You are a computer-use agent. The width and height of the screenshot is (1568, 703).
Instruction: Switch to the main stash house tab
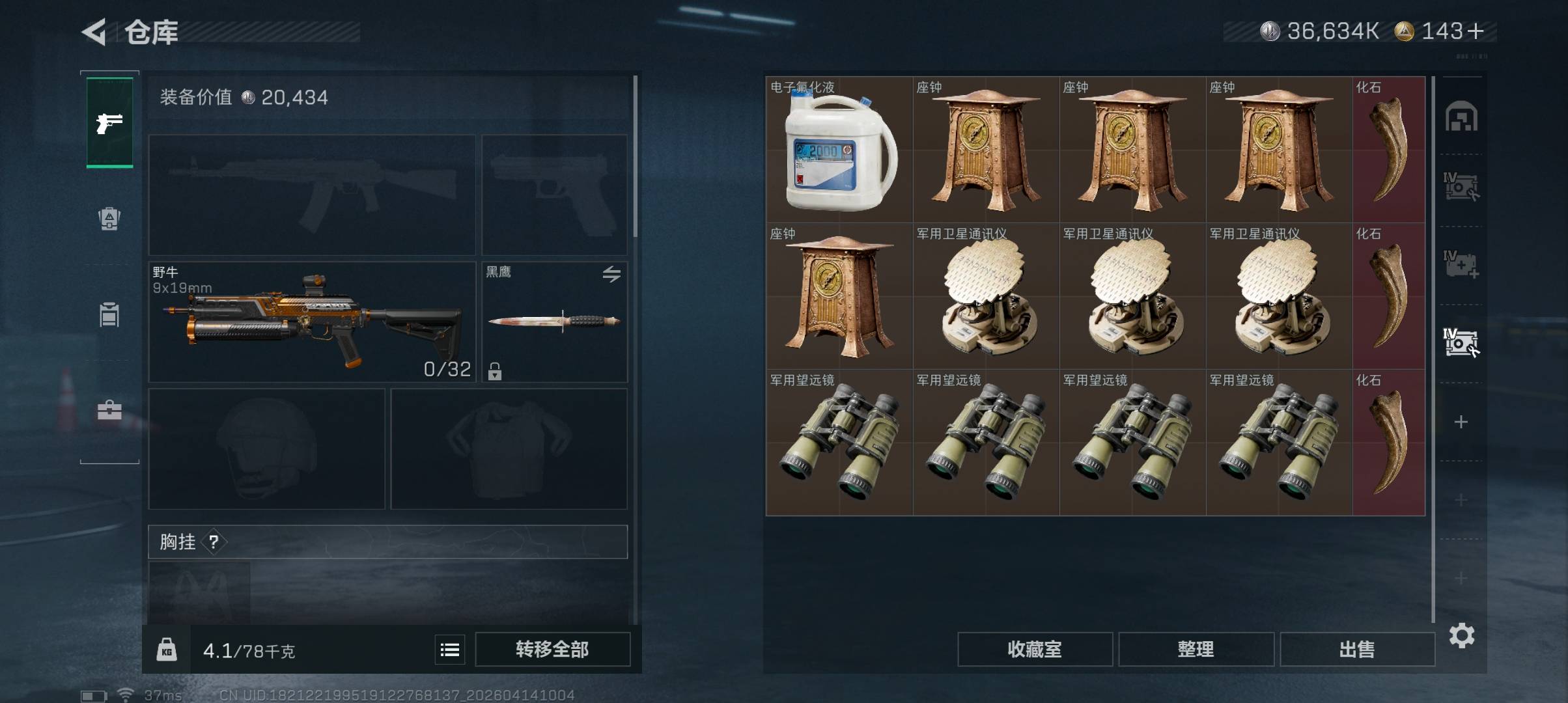coord(1461,117)
